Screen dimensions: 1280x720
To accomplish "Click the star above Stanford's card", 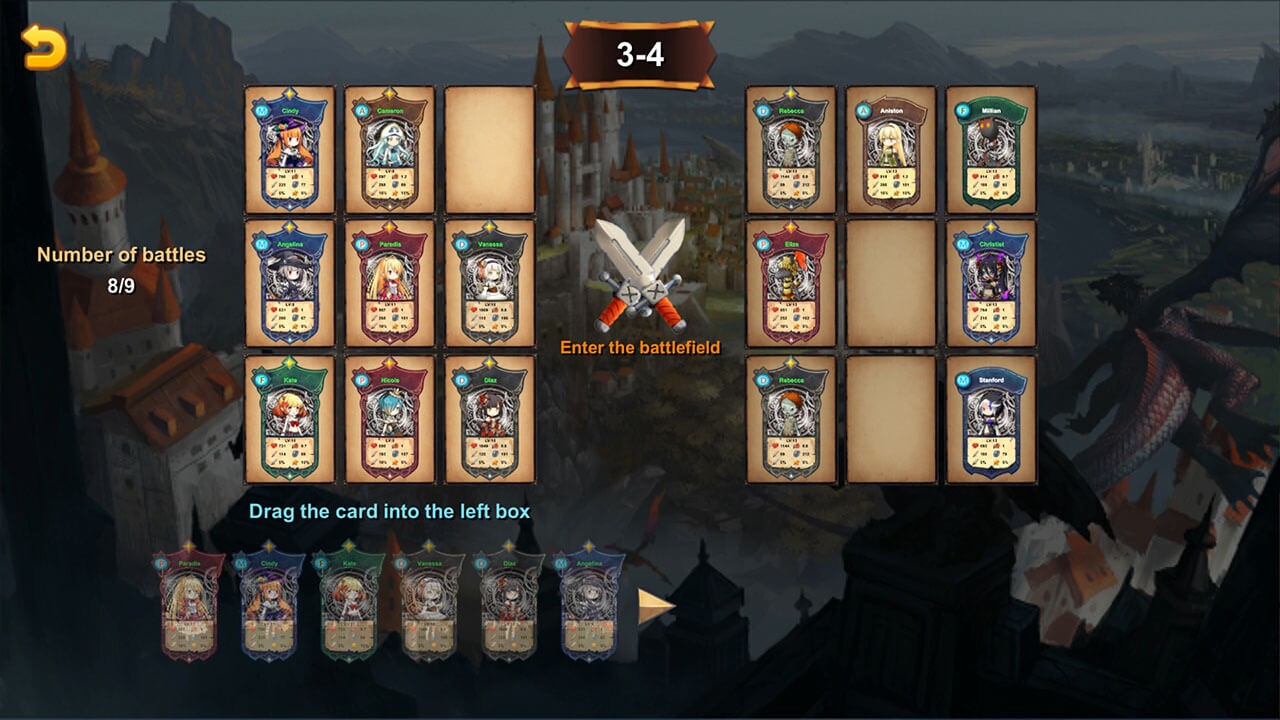I will 989,369.
